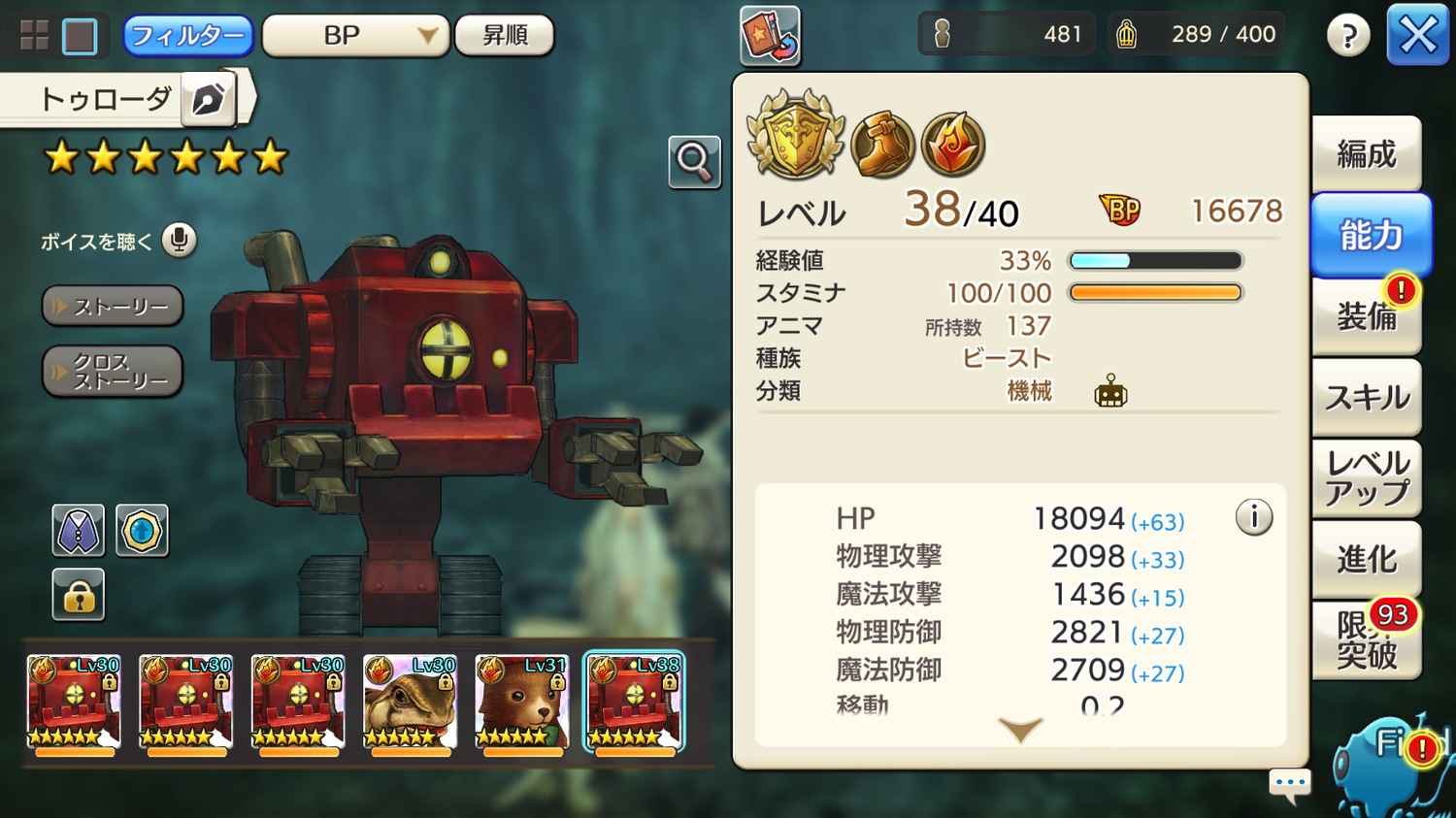
Task: Select the Lv31 bear unit thumbnail
Action: tap(522, 703)
